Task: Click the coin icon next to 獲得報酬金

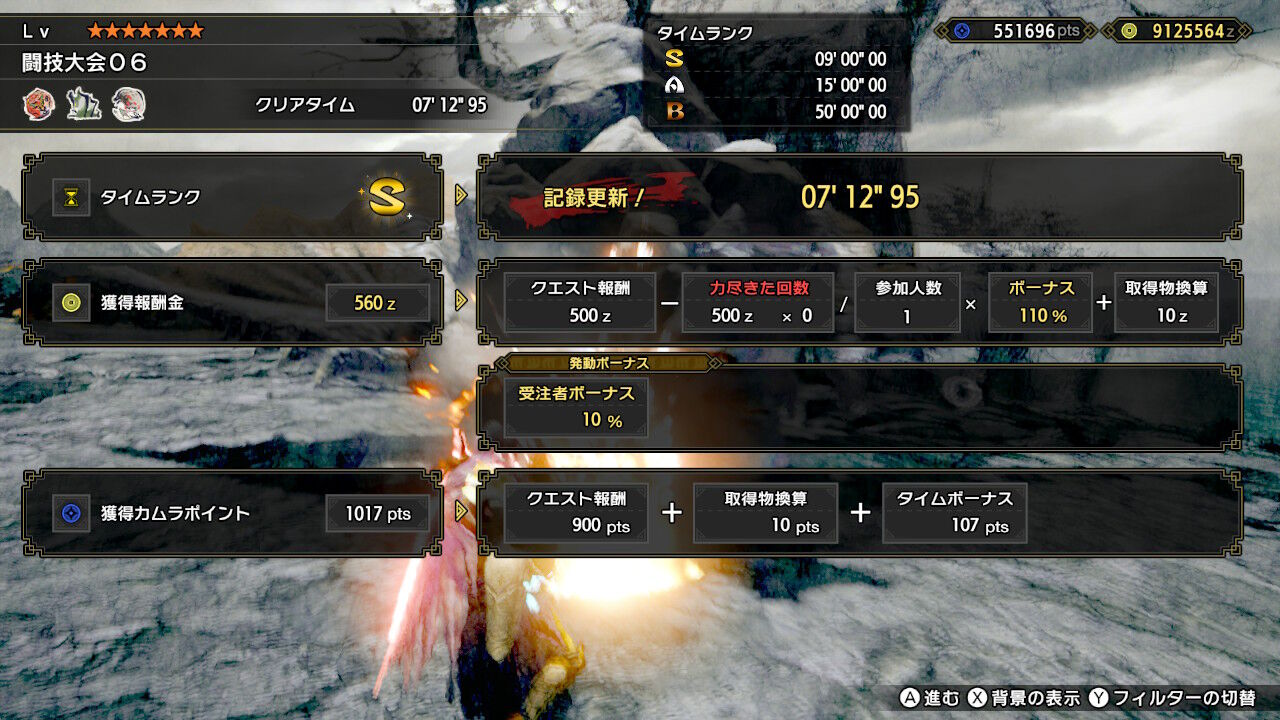Action: (x=69, y=302)
